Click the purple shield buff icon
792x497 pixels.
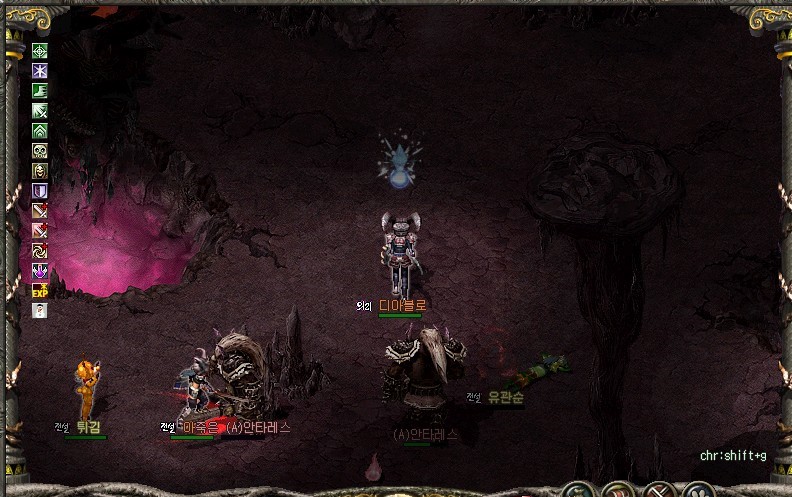point(40,191)
